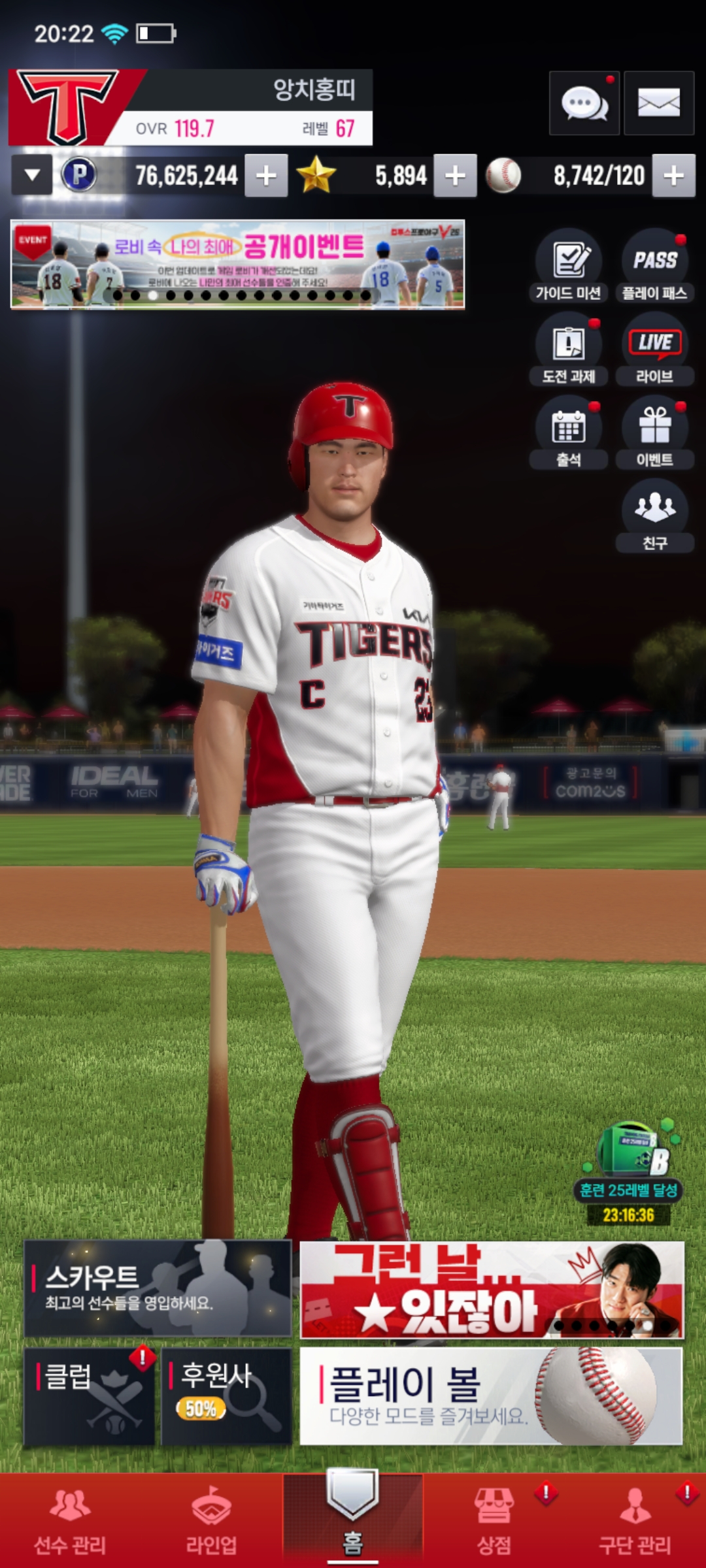Screen dimensions: 706x1568
Task: Open the 플레이 패스 PASS menu
Action: point(654,266)
